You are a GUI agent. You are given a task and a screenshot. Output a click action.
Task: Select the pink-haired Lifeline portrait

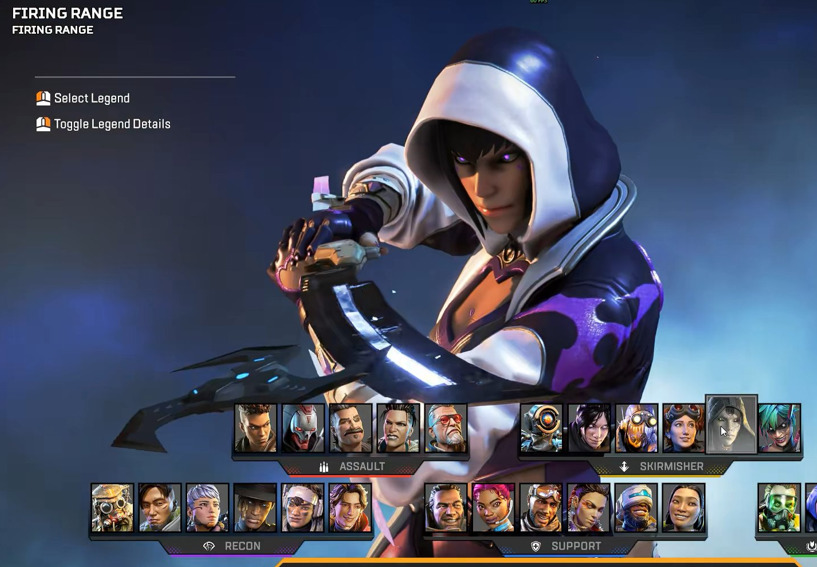pos(493,508)
